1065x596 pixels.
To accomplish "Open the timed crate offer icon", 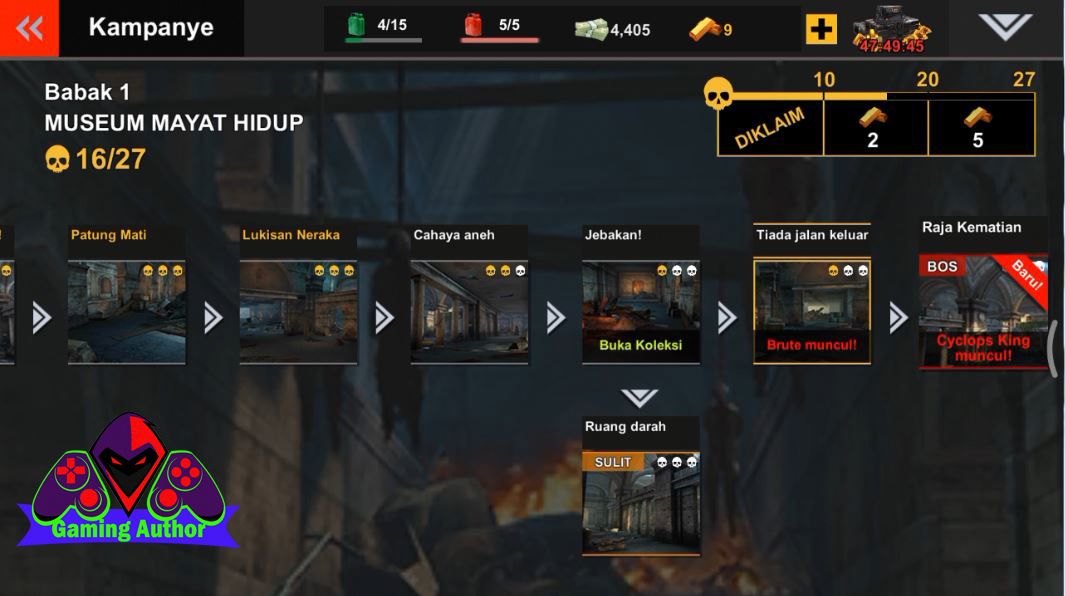I will 891,30.
